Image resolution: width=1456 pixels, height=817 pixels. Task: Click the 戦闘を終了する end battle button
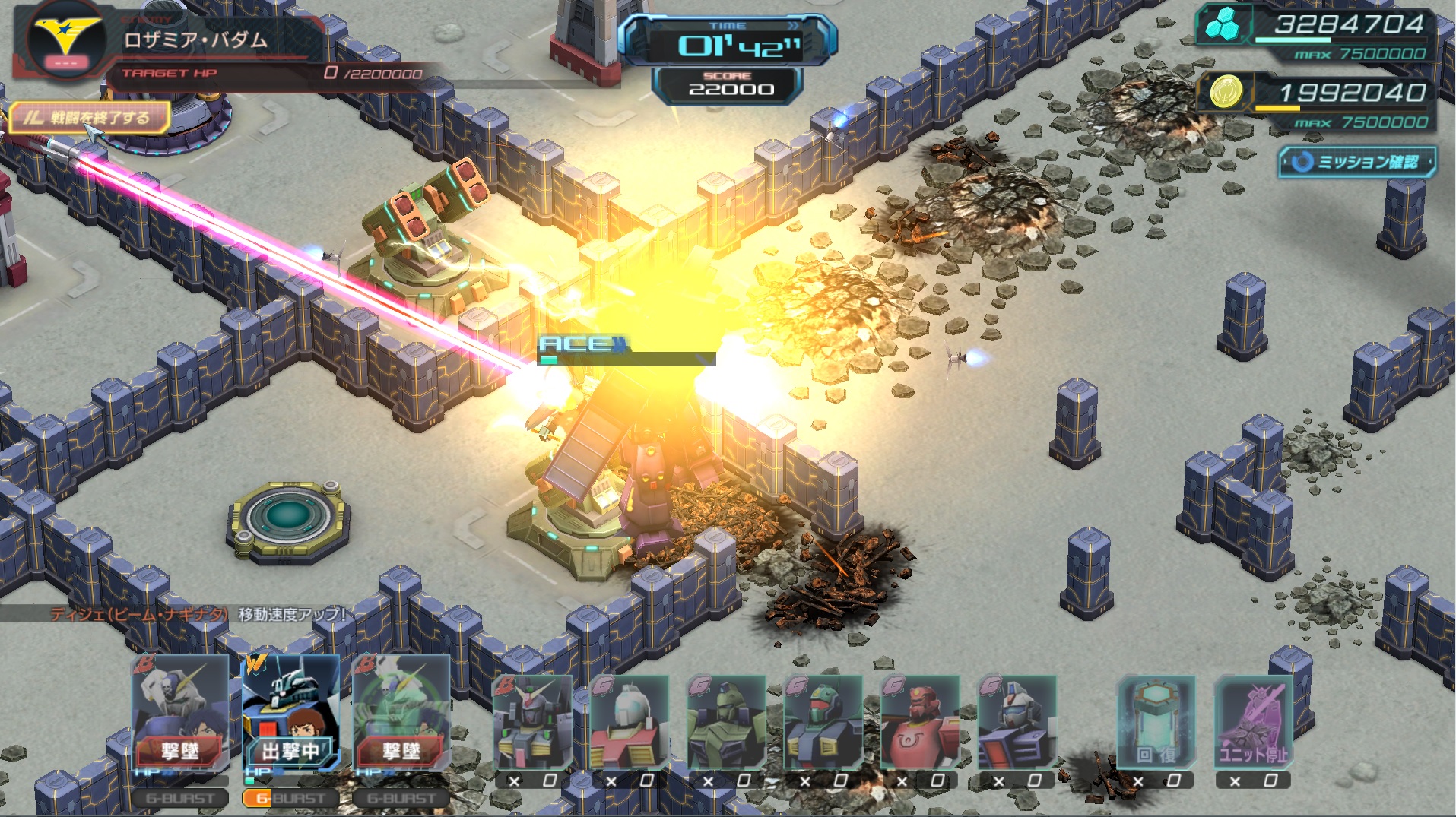point(90,118)
